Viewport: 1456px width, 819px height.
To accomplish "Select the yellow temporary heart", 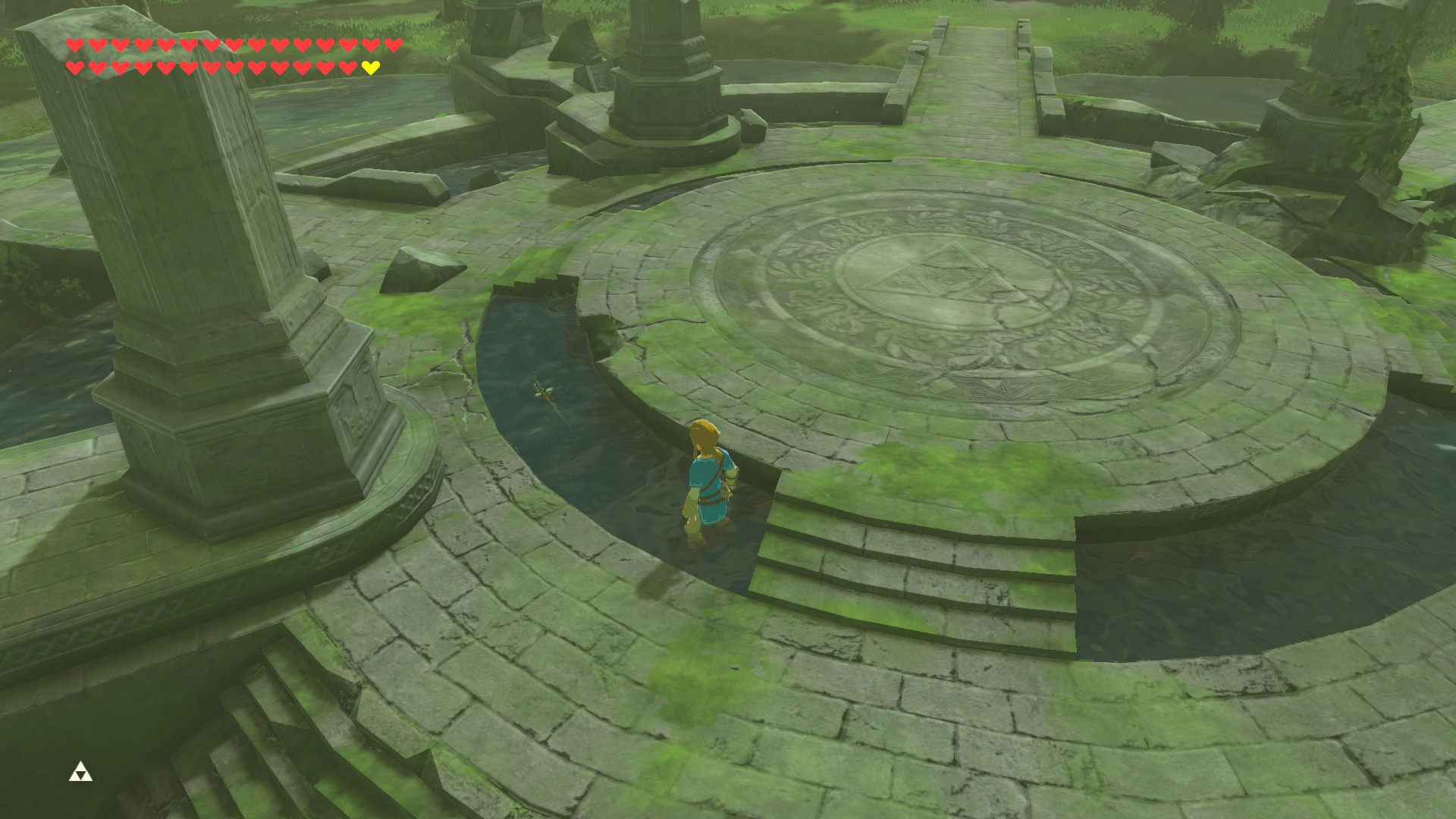I will [369, 67].
